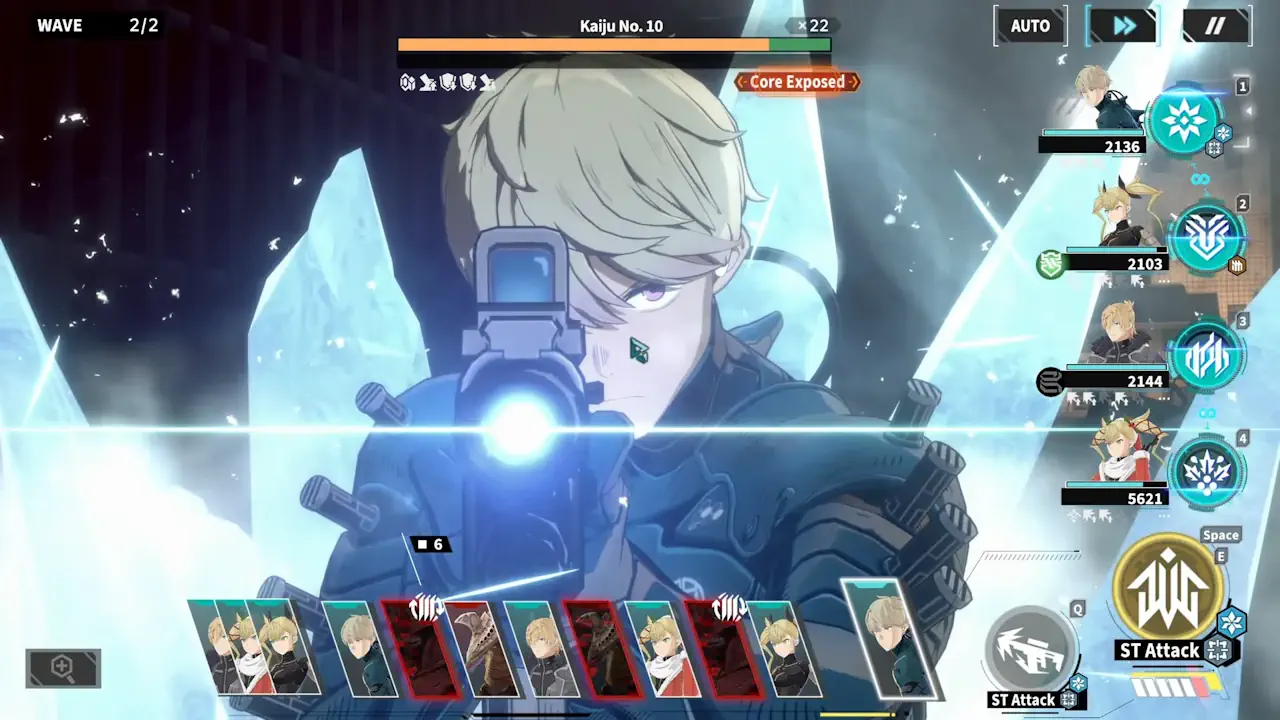Activate the fast-forward speed button
The height and width of the screenshot is (720, 1280).
[x=1124, y=26]
